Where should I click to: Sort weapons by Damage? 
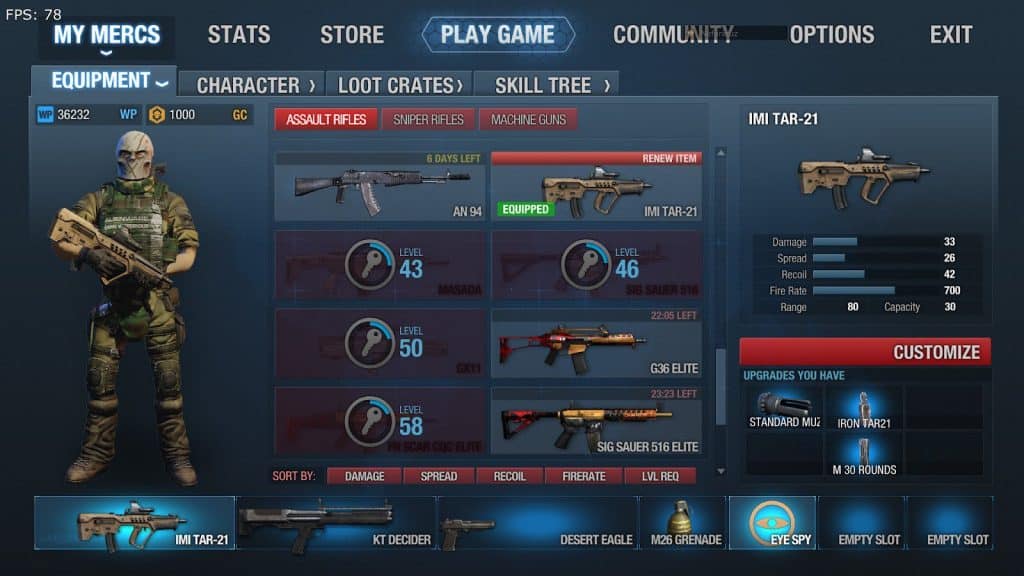(x=365, y=476)
